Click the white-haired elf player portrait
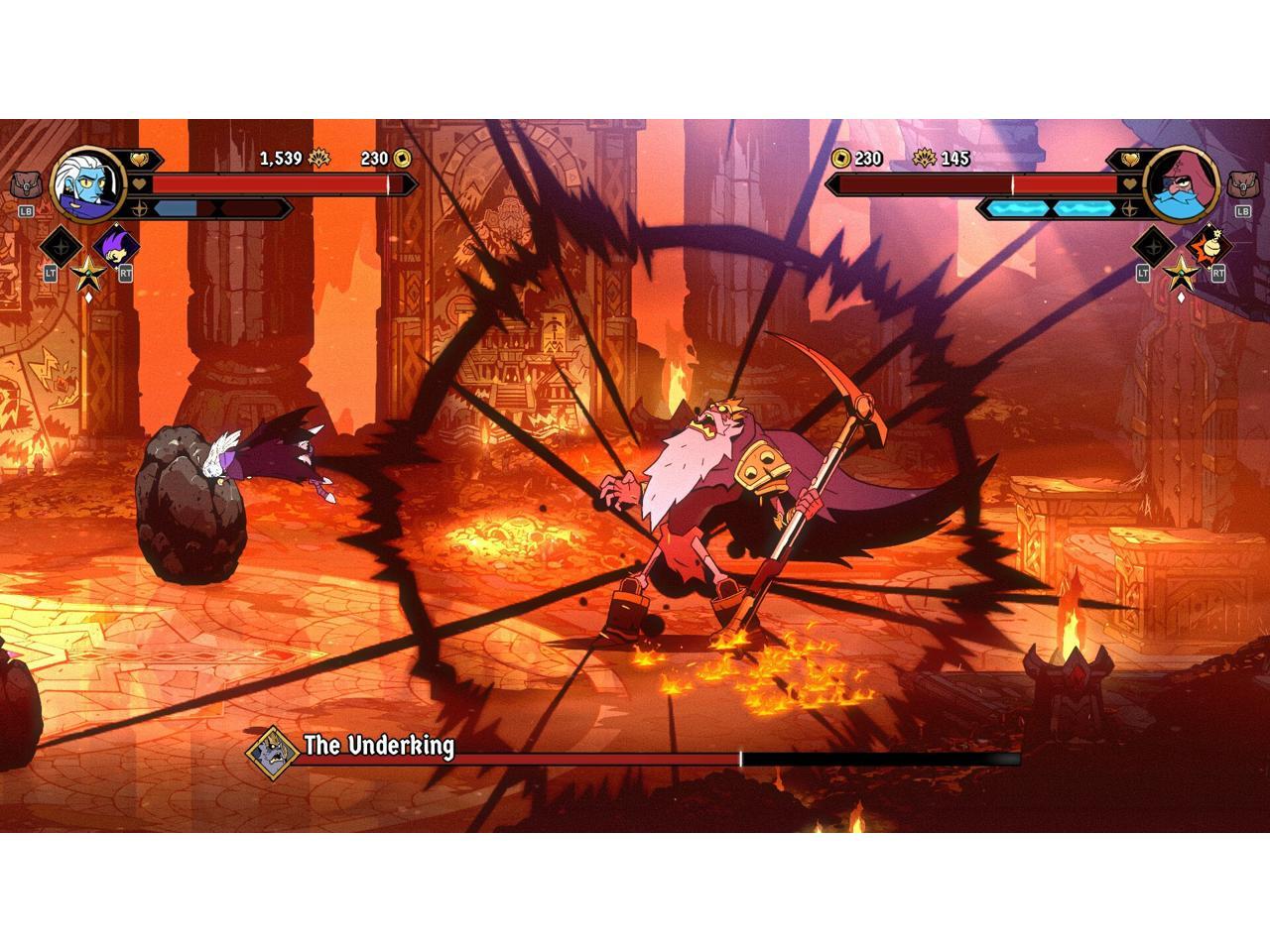The image size is (1270, 952). [x=87, y=184]
